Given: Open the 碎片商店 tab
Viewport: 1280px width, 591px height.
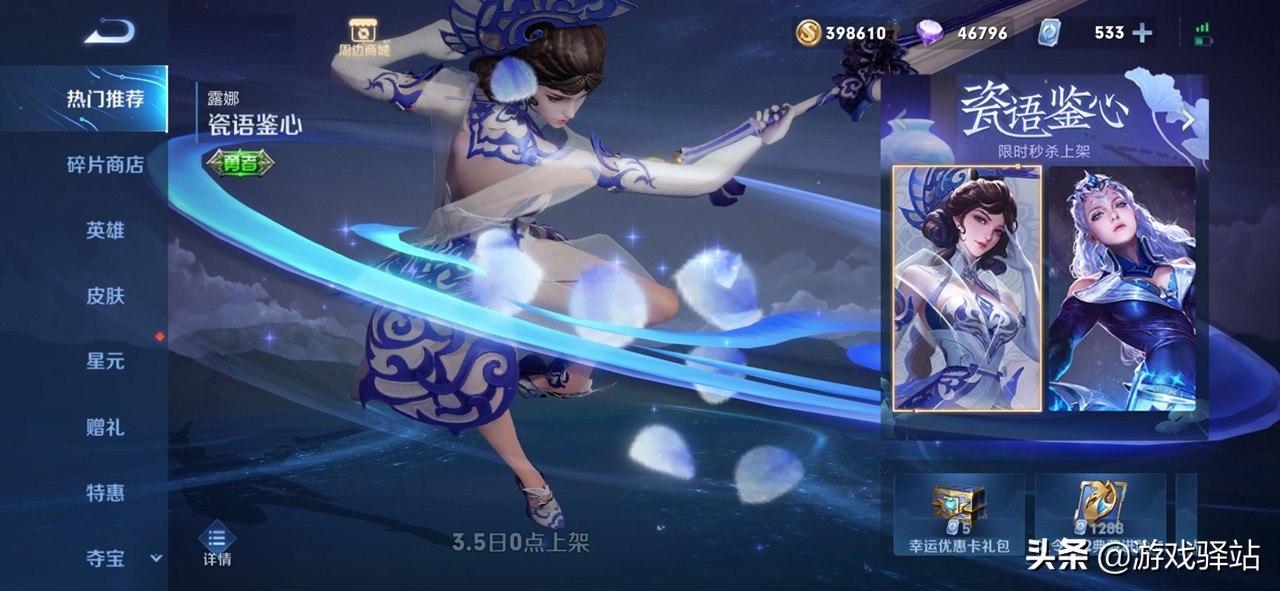Looking at the screenshot, I should click(x=105, y=164).
